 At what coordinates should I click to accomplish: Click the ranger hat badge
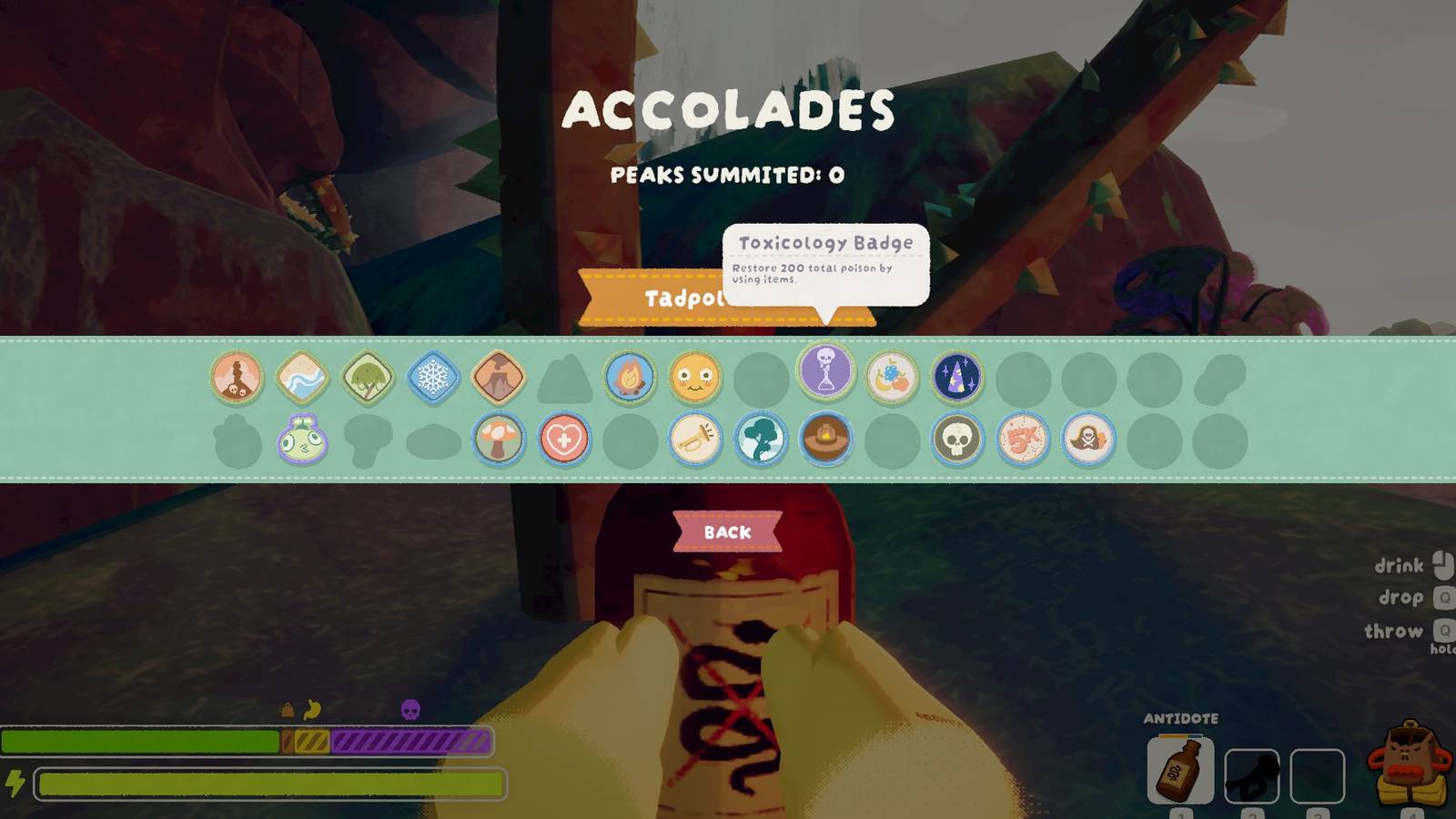(827, 440)
